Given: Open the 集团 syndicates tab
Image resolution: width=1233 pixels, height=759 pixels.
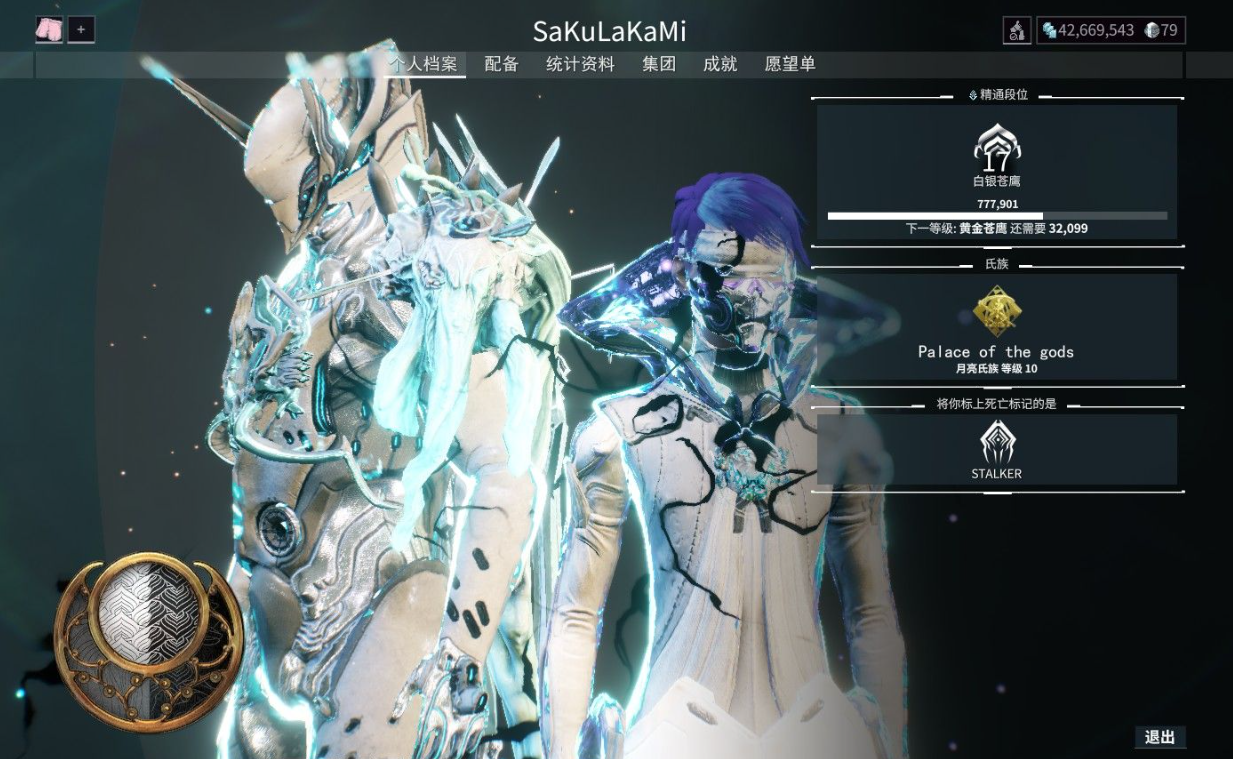Looking at the screenshot, I should pos(659,64).
